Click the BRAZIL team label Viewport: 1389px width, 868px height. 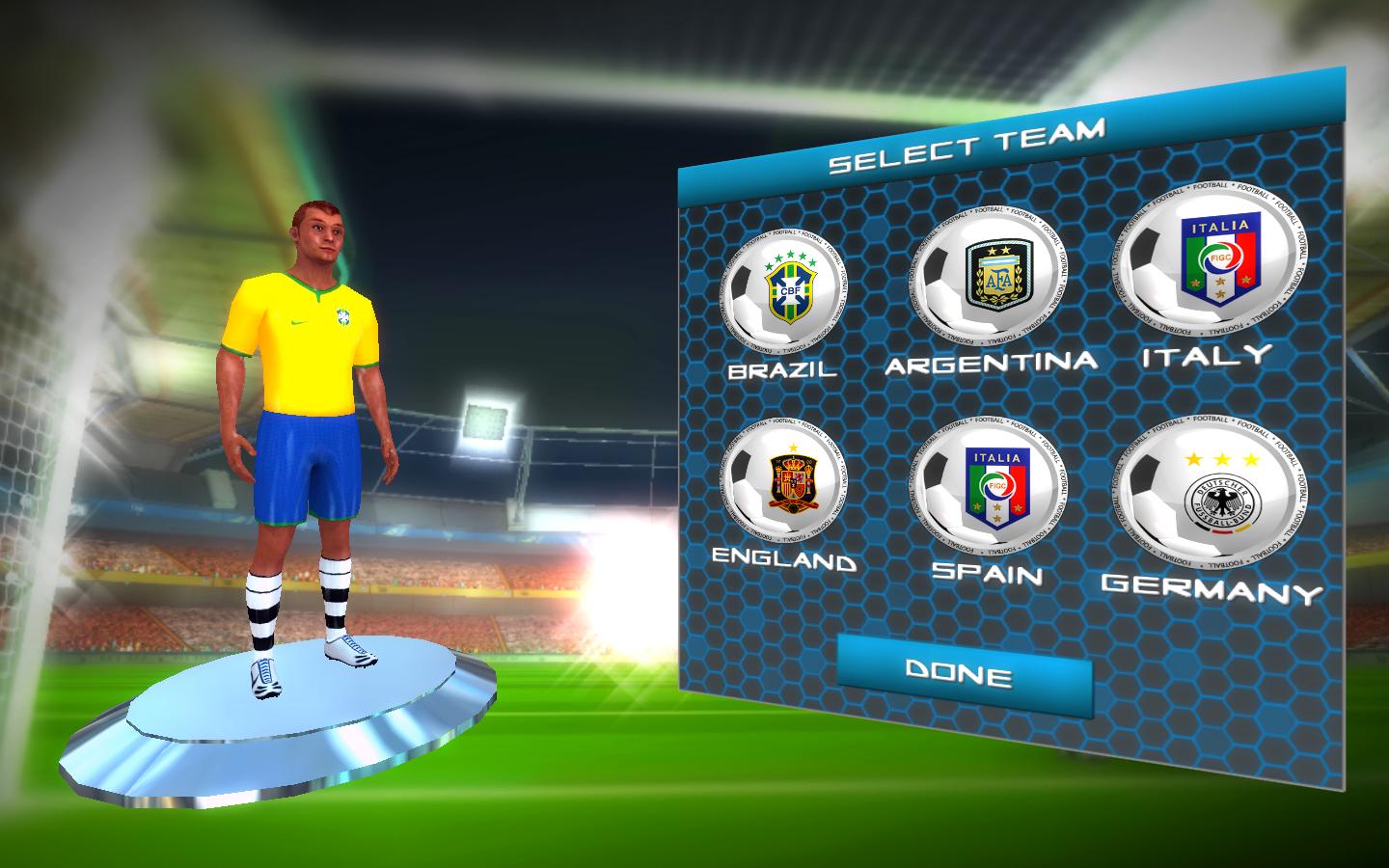point(782,367)
